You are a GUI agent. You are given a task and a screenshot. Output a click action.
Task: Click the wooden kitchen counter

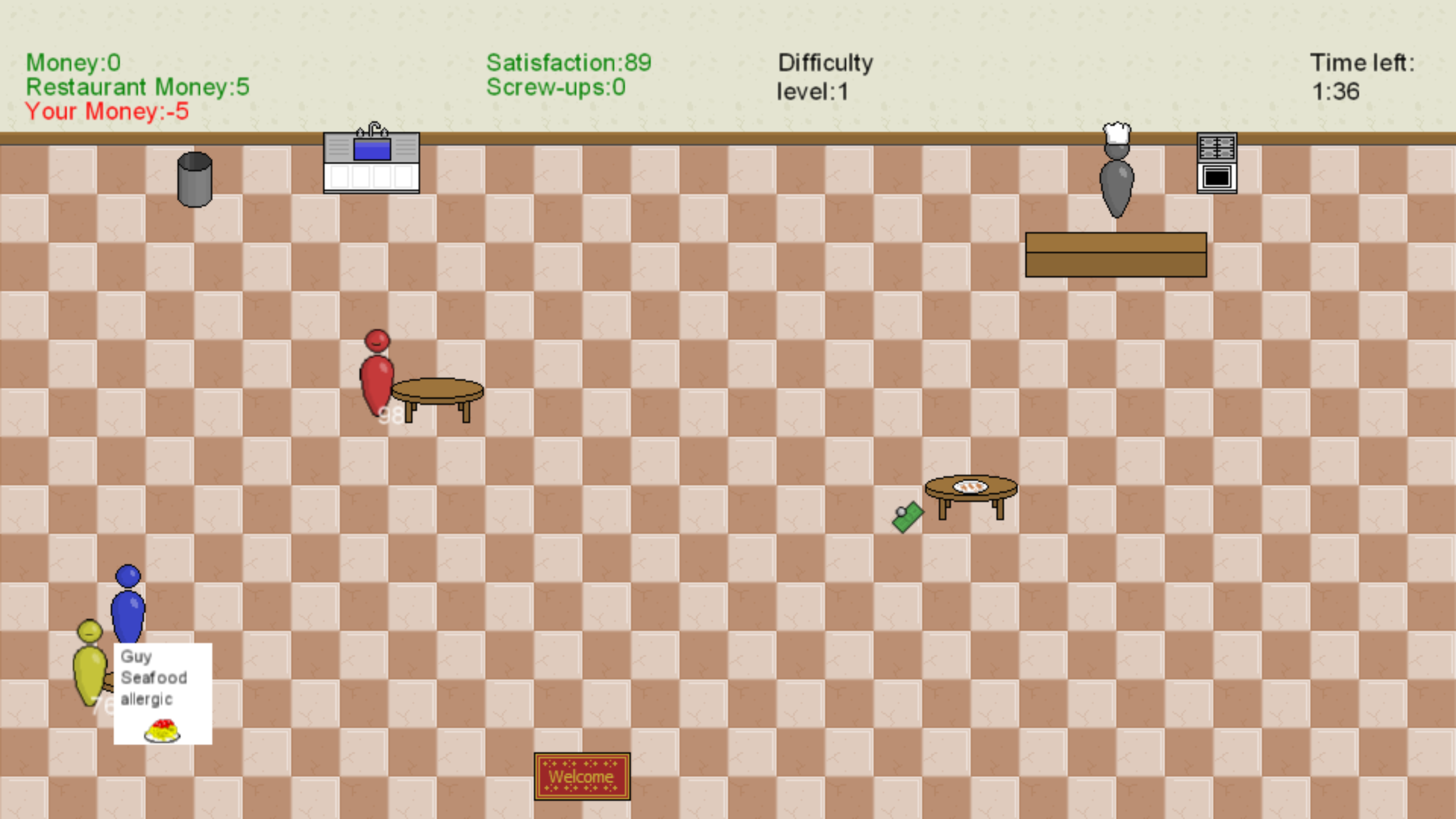click(x=1116, y=256)
